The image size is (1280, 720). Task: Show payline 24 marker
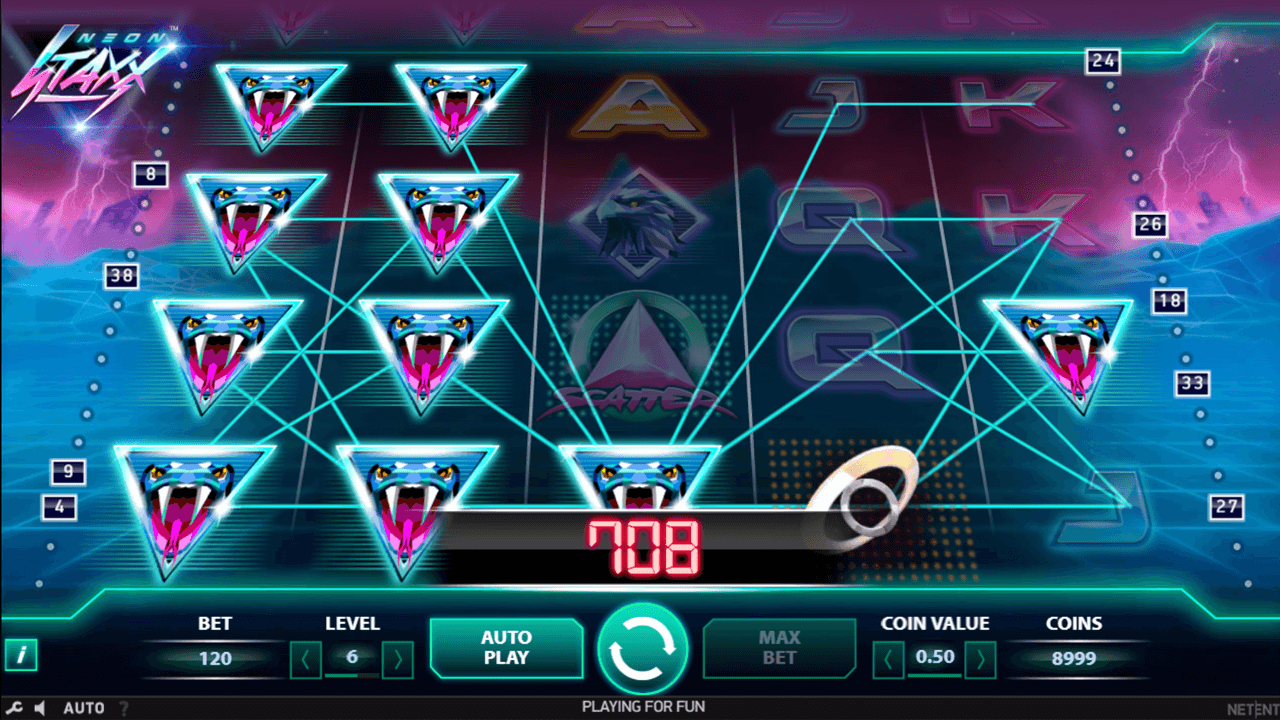click(1103, 61)
